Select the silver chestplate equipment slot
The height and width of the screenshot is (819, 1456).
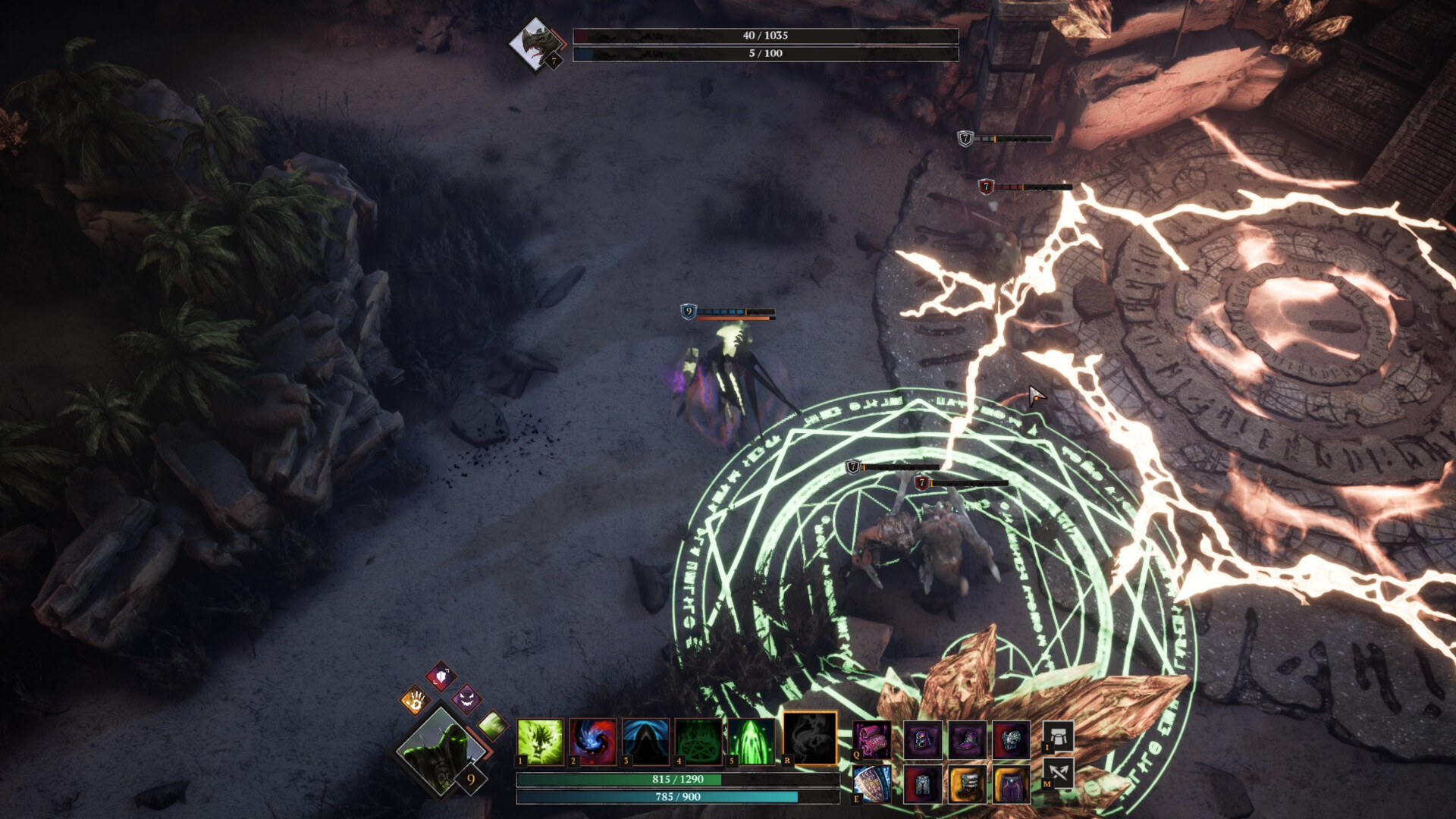pyautogui.click(x=1012, y=739)
